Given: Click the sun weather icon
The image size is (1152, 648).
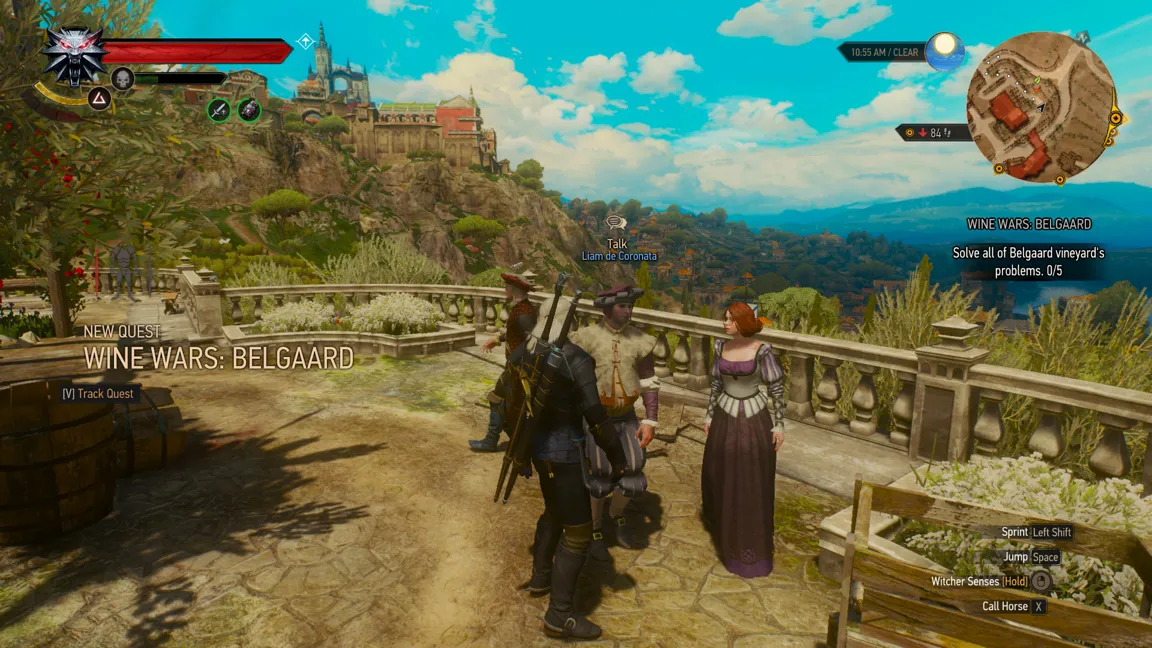Looking at the screenshot, I should click(943, 51).
